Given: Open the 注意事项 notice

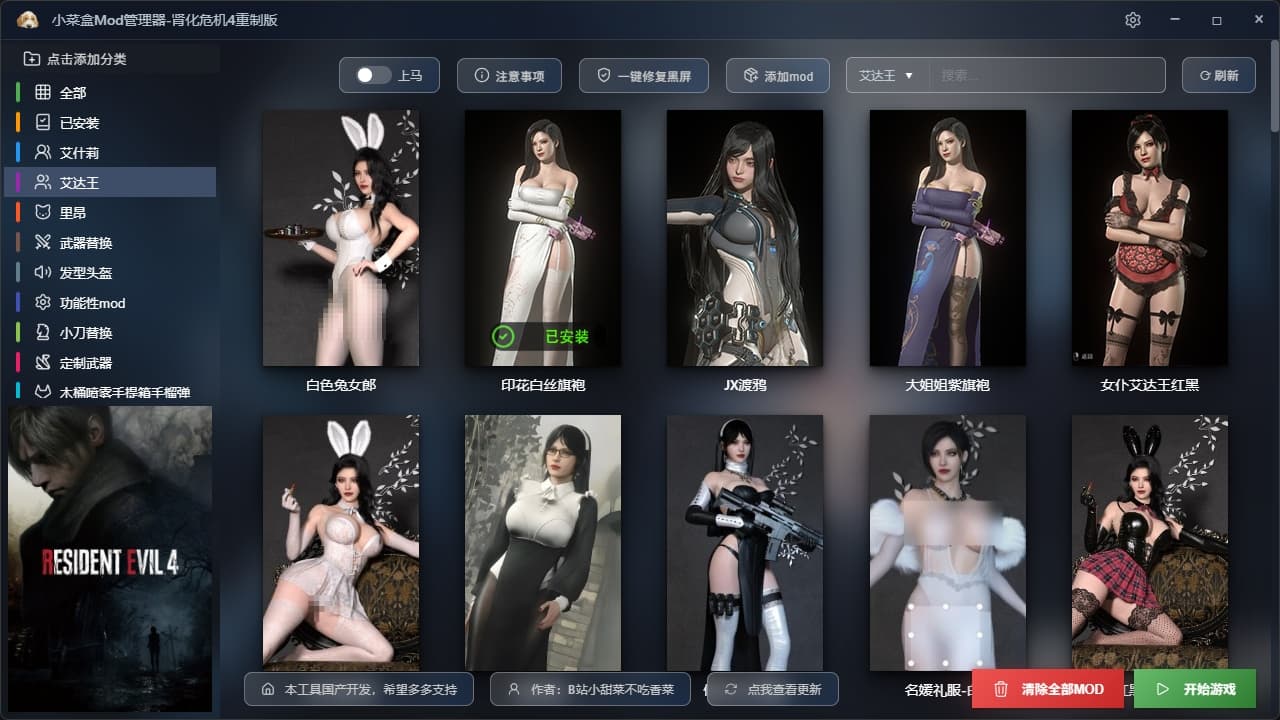Looking at the screenshot, I should (509, 76).
